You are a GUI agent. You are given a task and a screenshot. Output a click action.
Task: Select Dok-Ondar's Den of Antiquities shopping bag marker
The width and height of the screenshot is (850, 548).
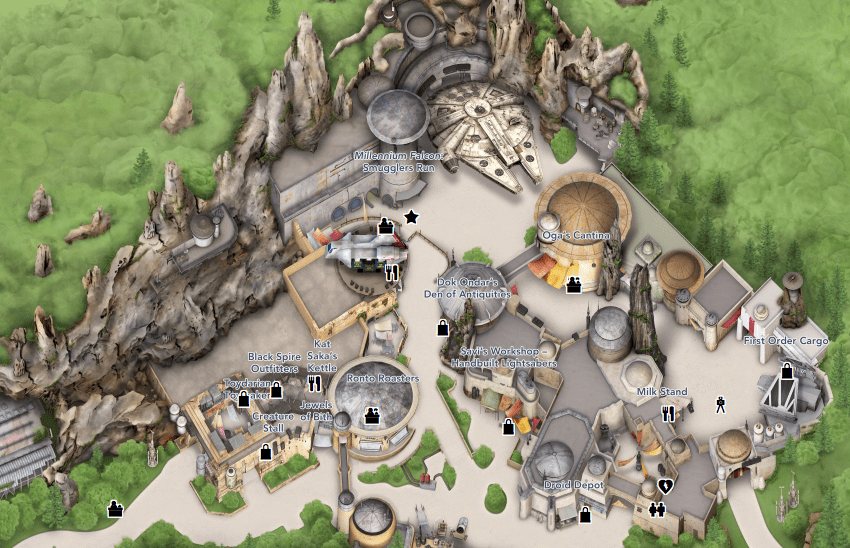tap(442, 327)
